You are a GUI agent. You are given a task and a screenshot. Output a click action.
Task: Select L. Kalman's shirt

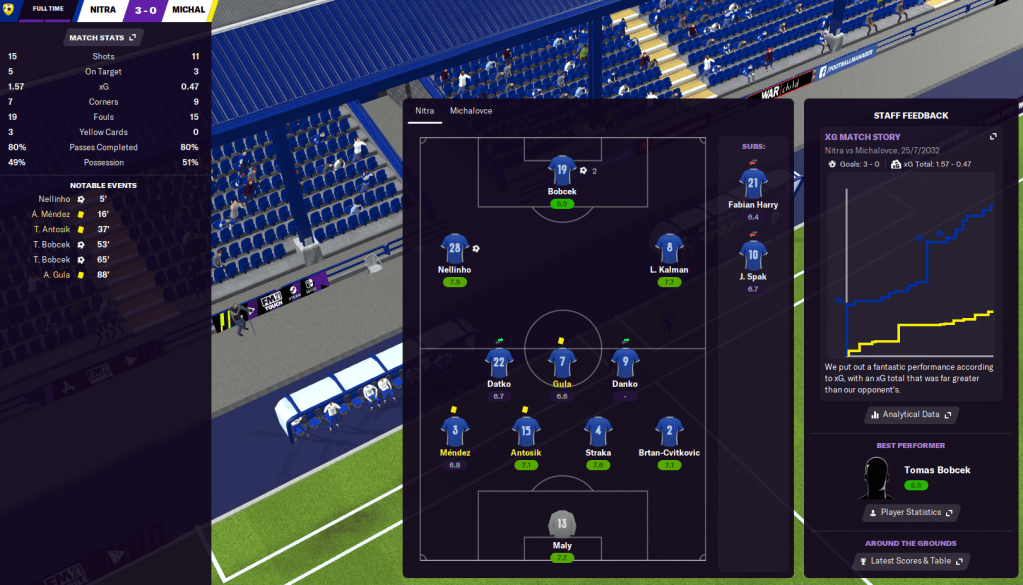[669, 249]
